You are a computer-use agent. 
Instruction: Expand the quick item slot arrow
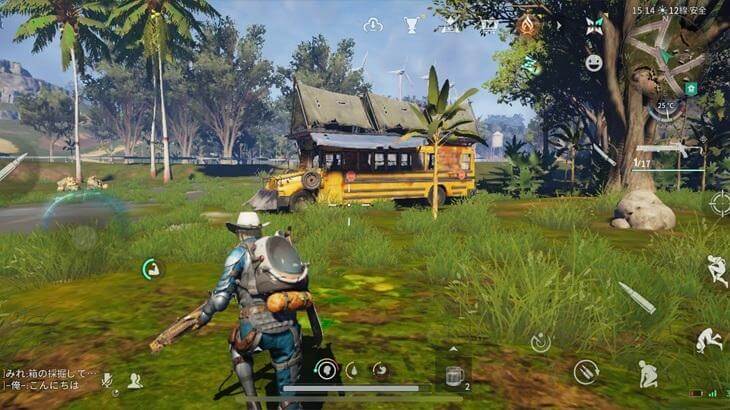tap(454, 349)
